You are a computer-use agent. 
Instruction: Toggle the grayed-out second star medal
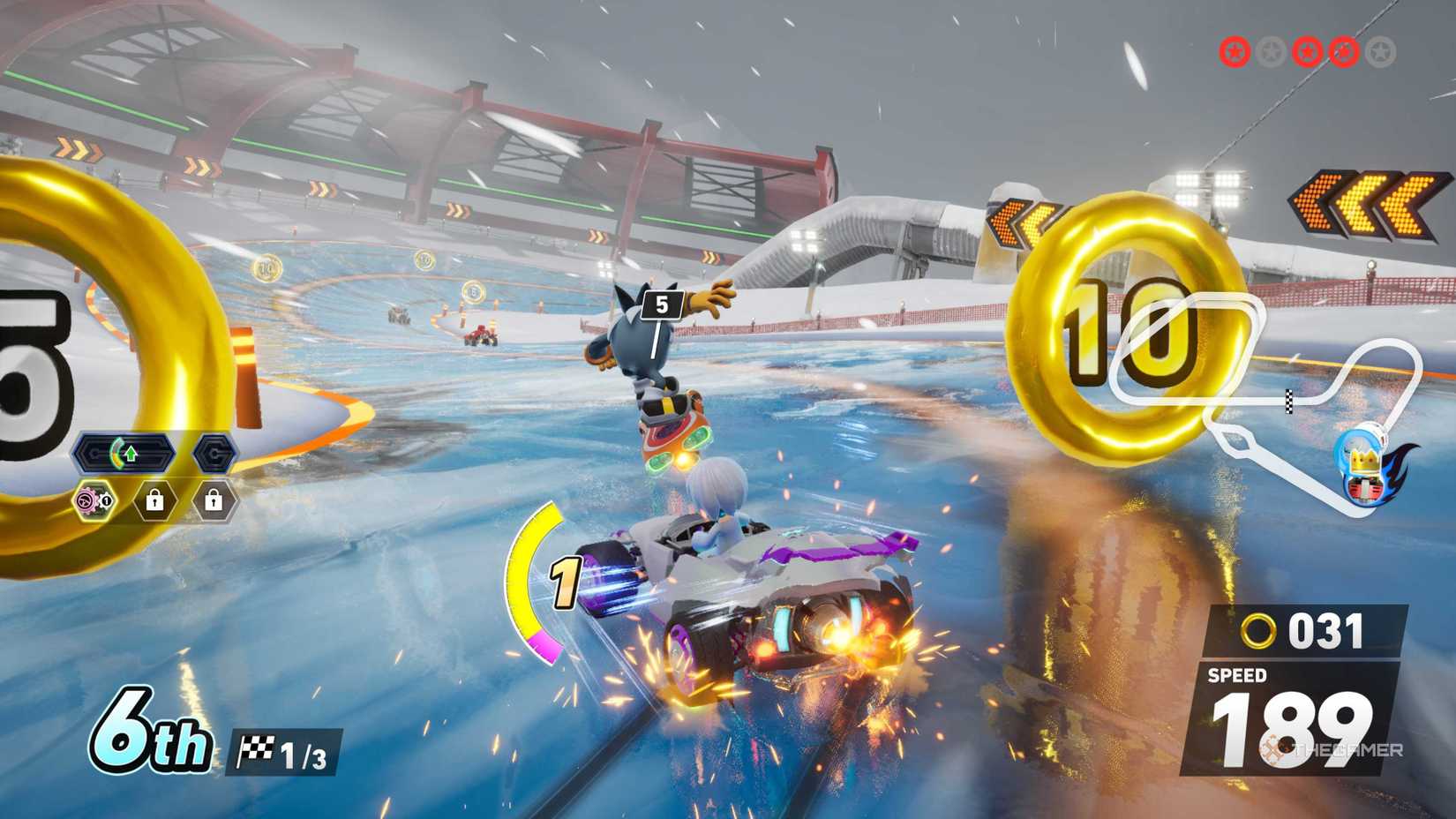click(1271, 51)
